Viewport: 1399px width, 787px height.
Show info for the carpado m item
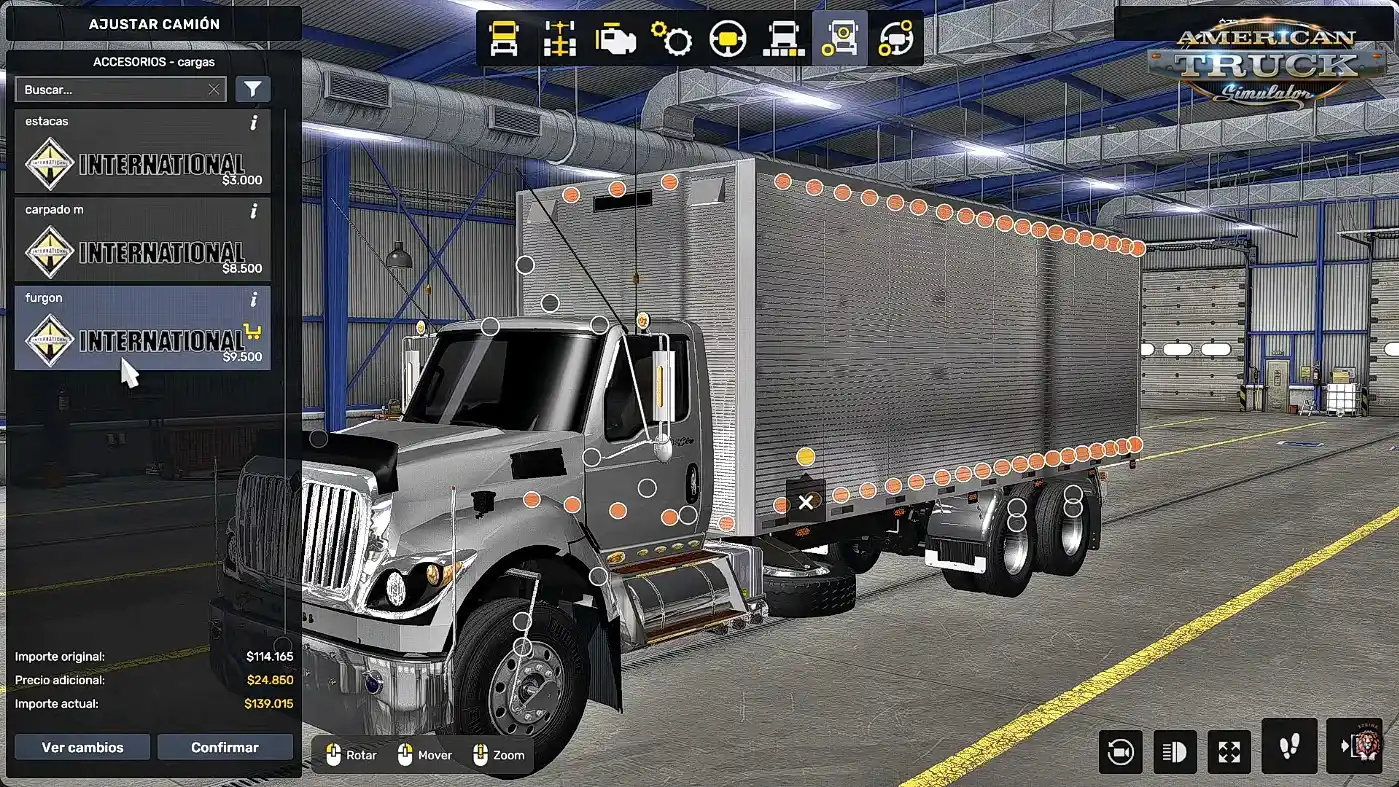[254, 211]
